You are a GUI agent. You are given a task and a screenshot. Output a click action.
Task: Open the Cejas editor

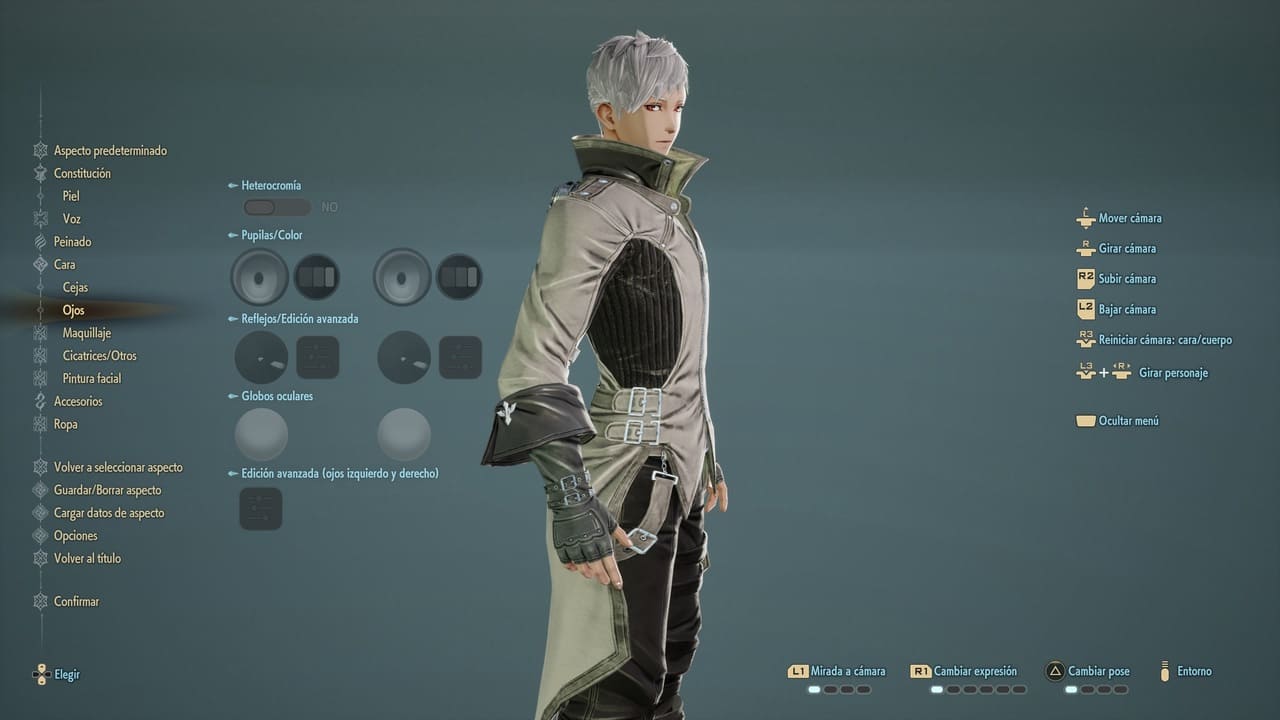(x=75, y=288)
